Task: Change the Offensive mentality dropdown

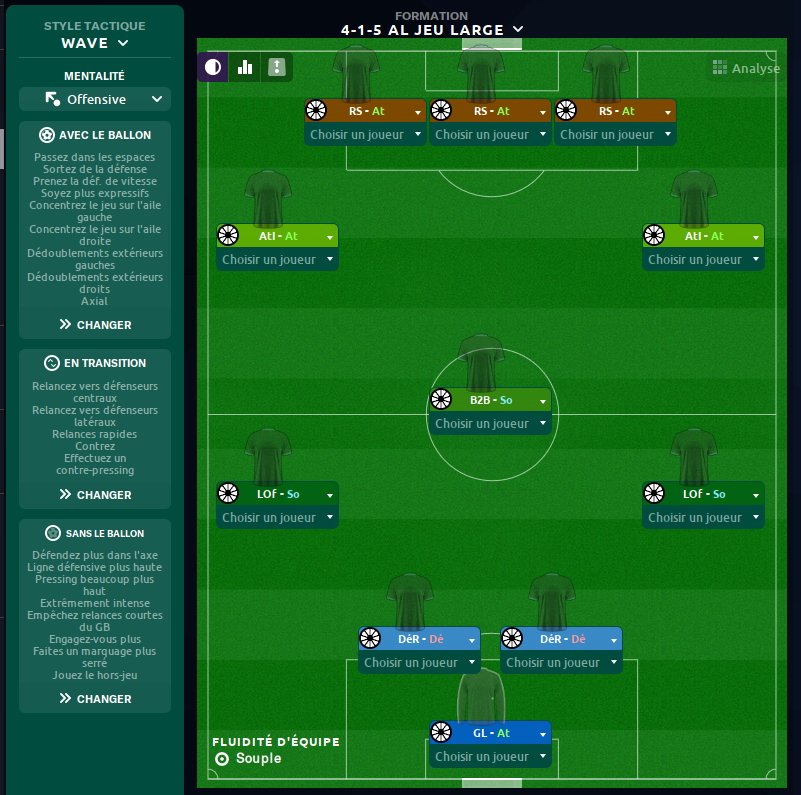Action: click(x=95, y=99)
